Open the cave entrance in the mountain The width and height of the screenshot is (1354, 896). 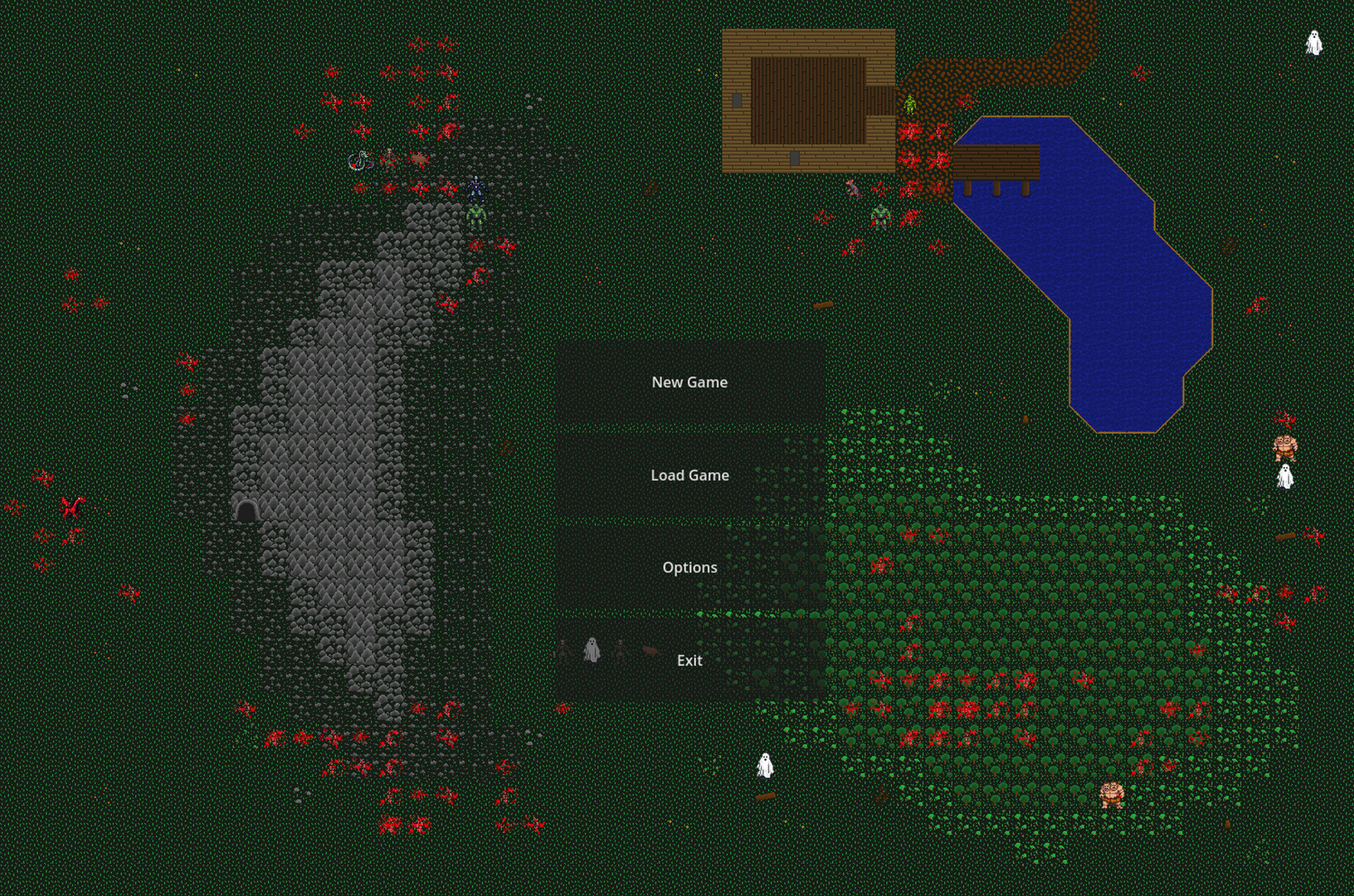247,509
